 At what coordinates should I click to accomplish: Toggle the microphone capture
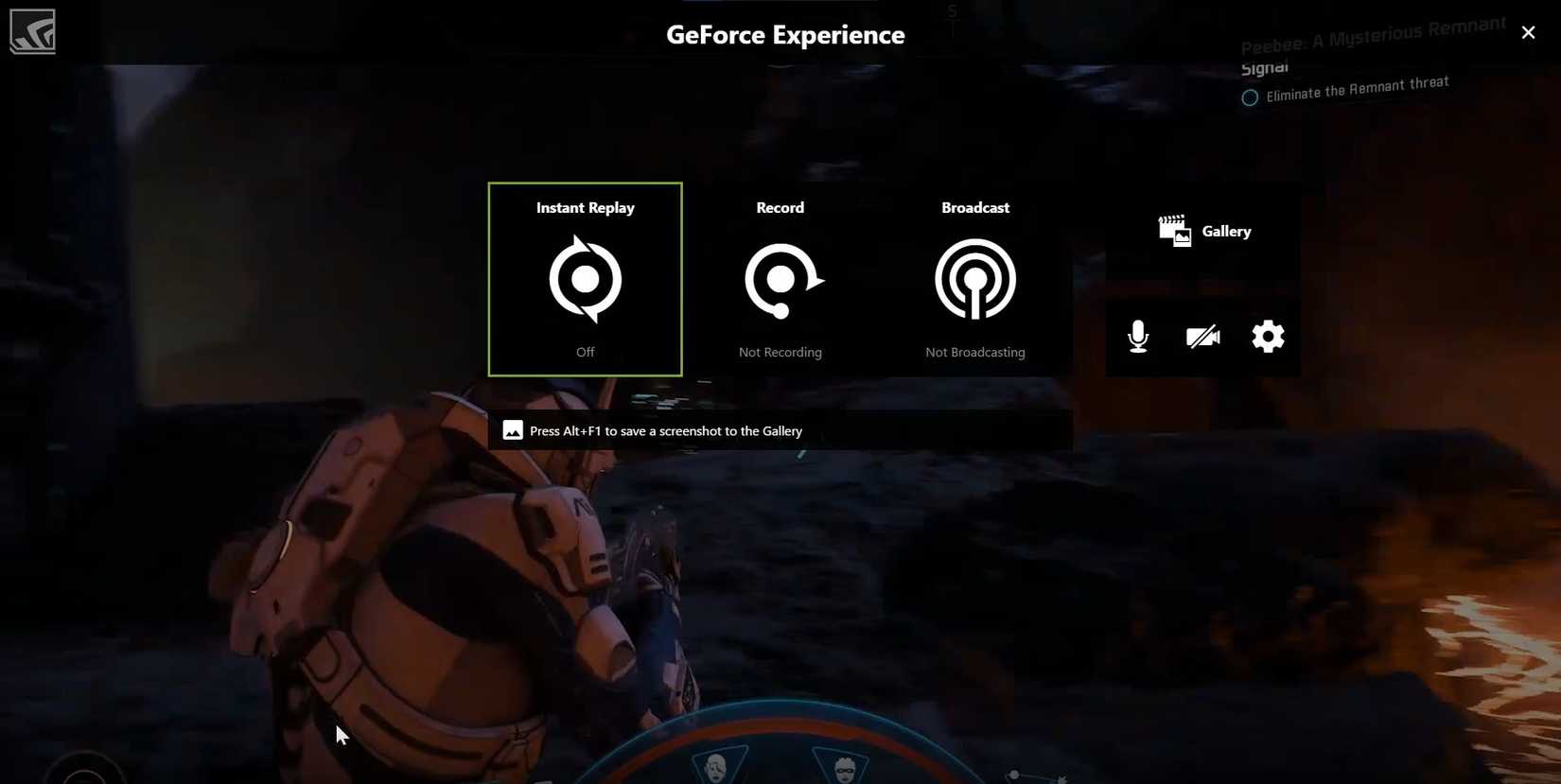(1137, 336)
